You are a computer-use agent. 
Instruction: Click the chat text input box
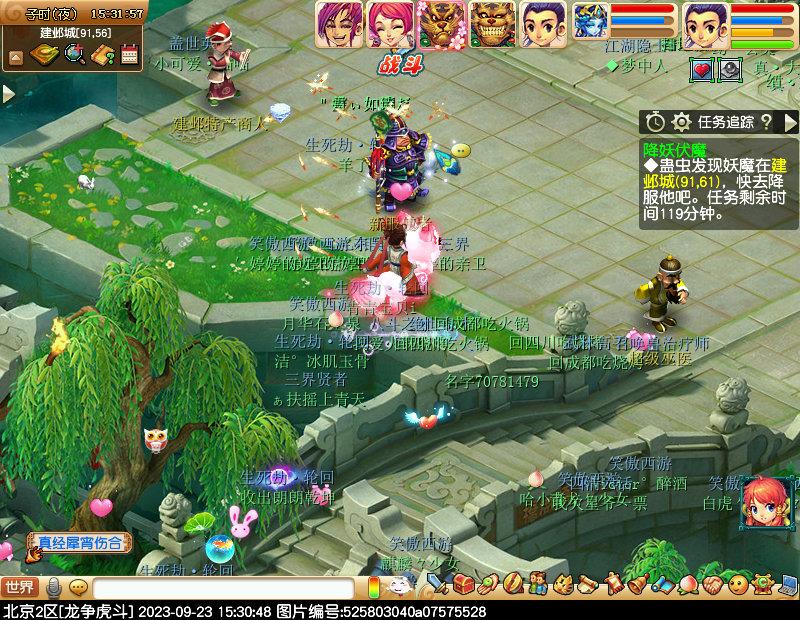coord(222,588)
